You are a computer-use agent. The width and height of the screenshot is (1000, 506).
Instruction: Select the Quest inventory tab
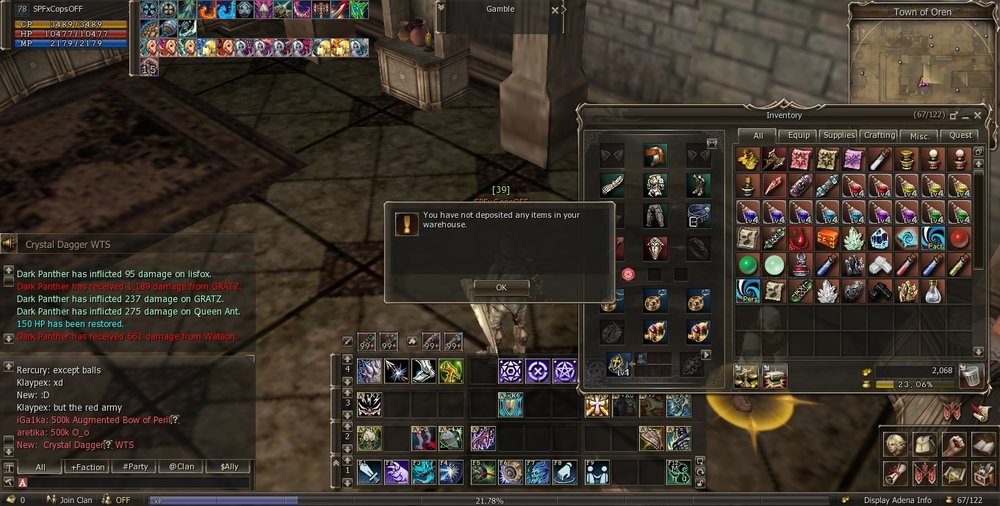pyautogui.click(x=961, y=135)
